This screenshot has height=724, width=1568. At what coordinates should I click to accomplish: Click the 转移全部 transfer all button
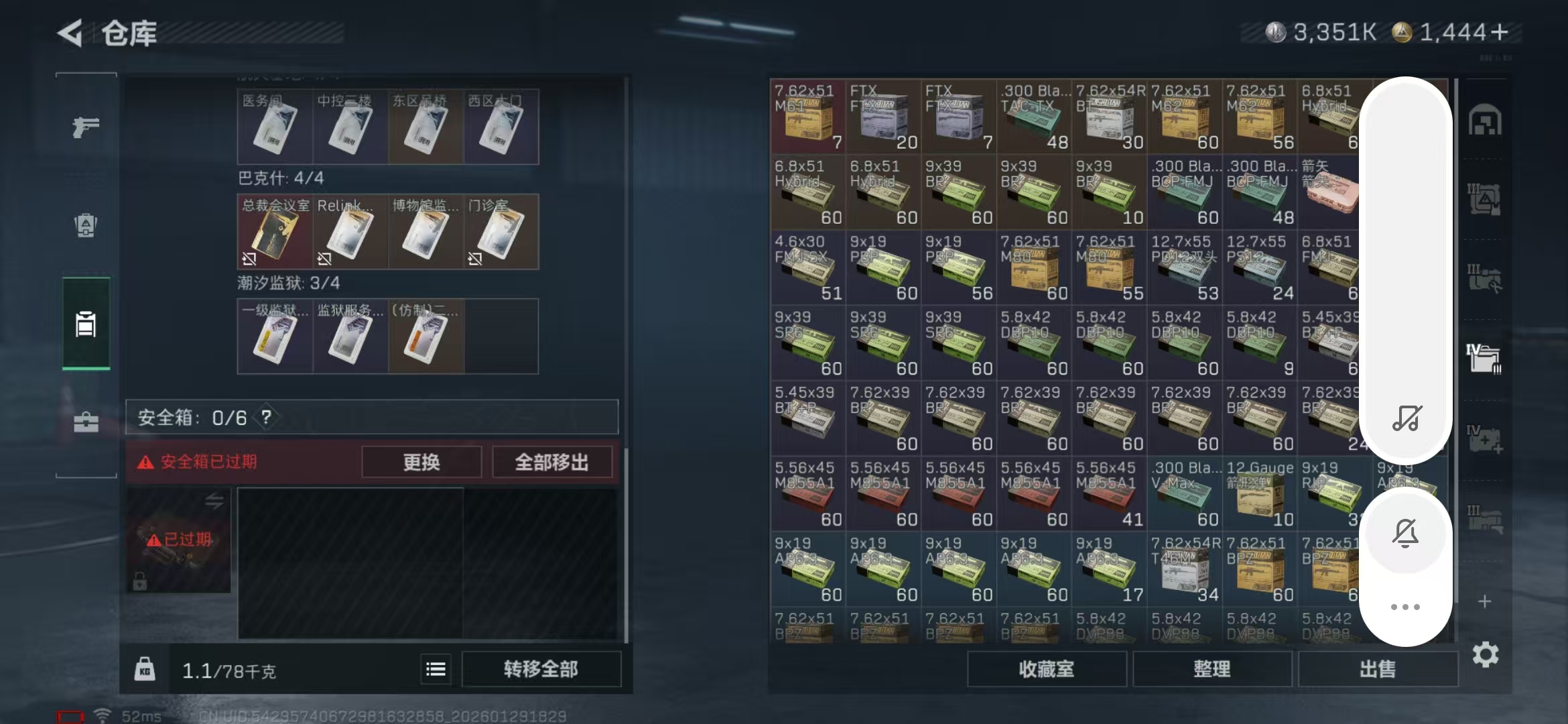pyautogui.click(x=541, y=668)
